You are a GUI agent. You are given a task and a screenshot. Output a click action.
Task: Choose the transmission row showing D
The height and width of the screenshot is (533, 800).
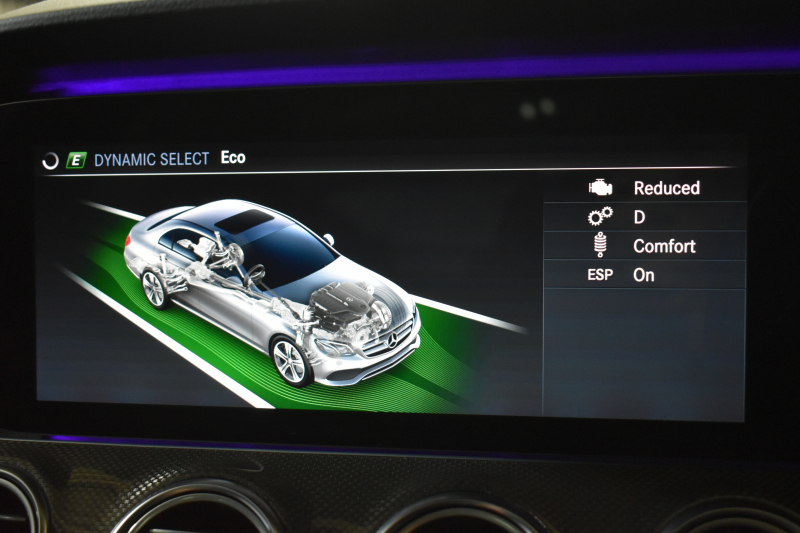[645, 216]
